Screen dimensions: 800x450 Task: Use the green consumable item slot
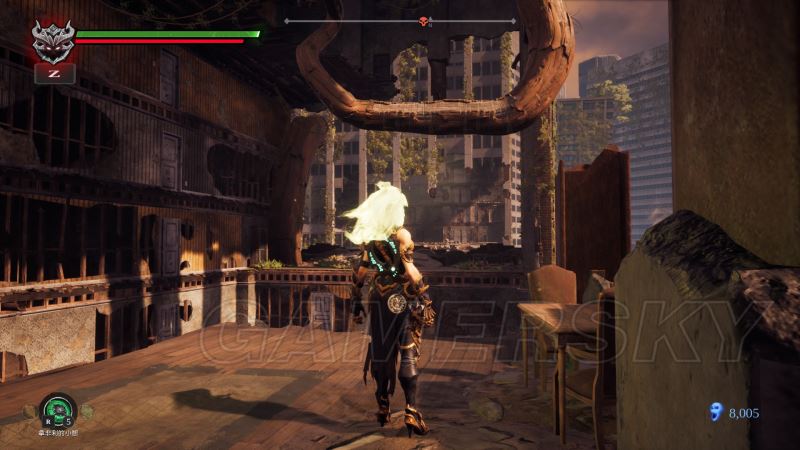(x=58, y=410)
